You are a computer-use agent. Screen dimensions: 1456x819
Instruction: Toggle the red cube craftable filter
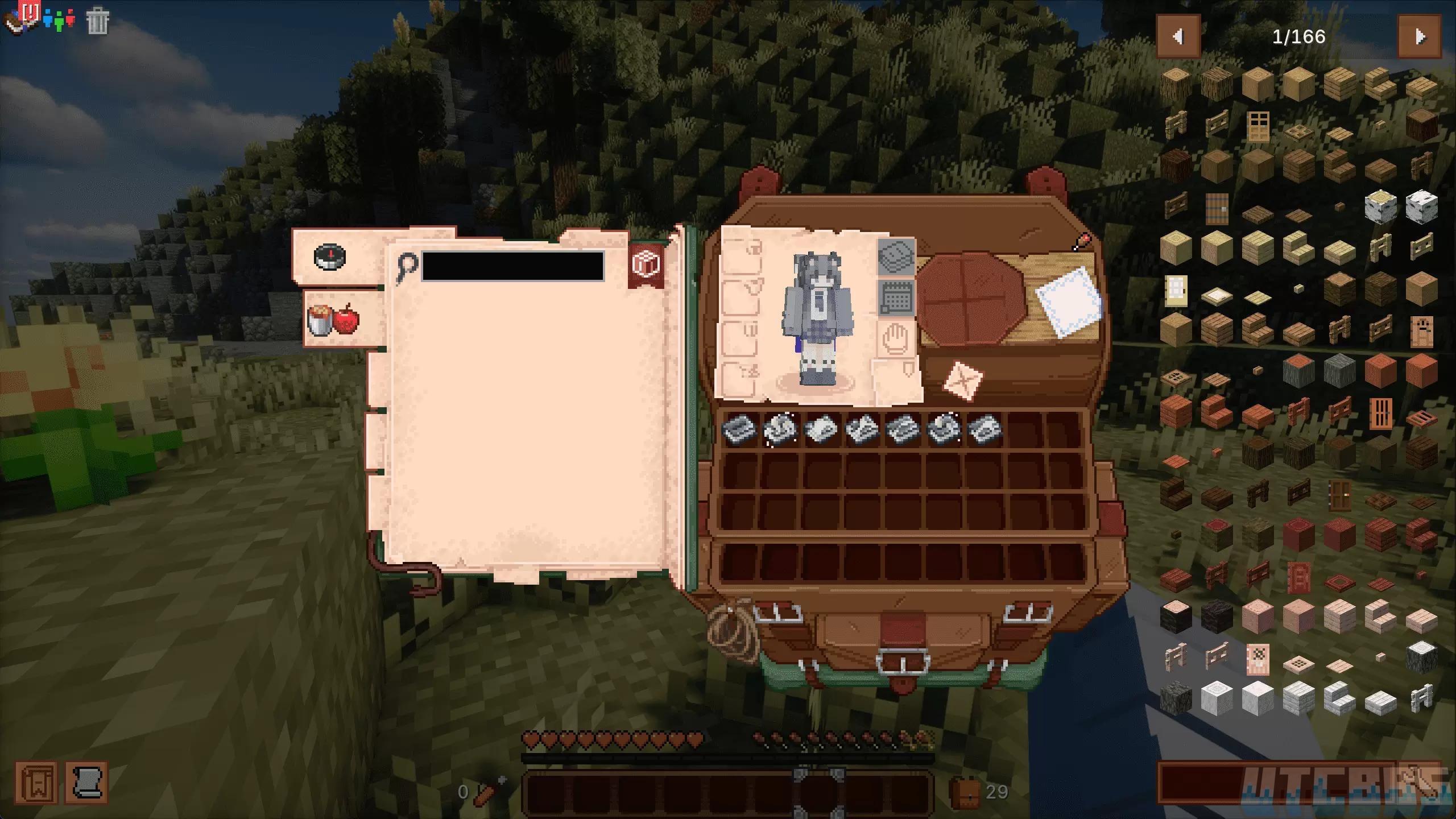646,264
